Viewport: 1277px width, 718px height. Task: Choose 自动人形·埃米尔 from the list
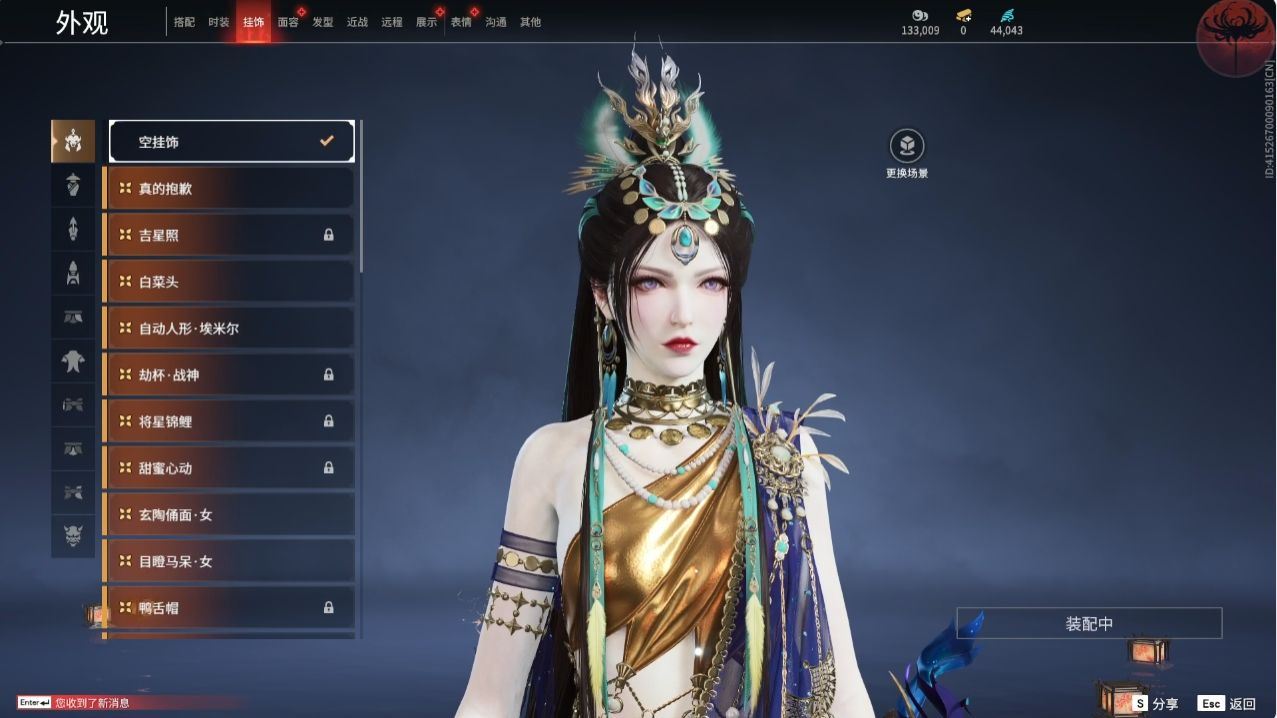click(x=231, y=328)
